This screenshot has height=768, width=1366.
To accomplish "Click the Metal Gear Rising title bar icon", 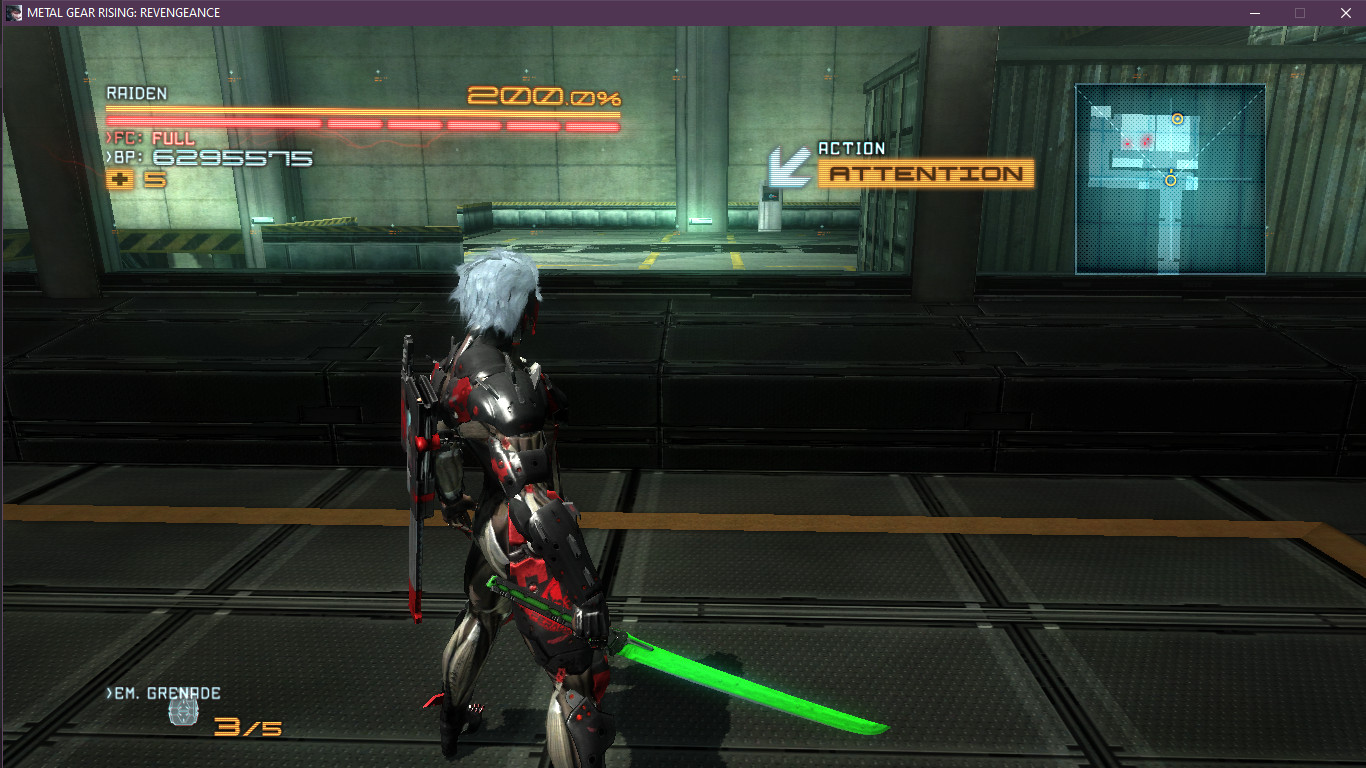I will coord(12,13).
